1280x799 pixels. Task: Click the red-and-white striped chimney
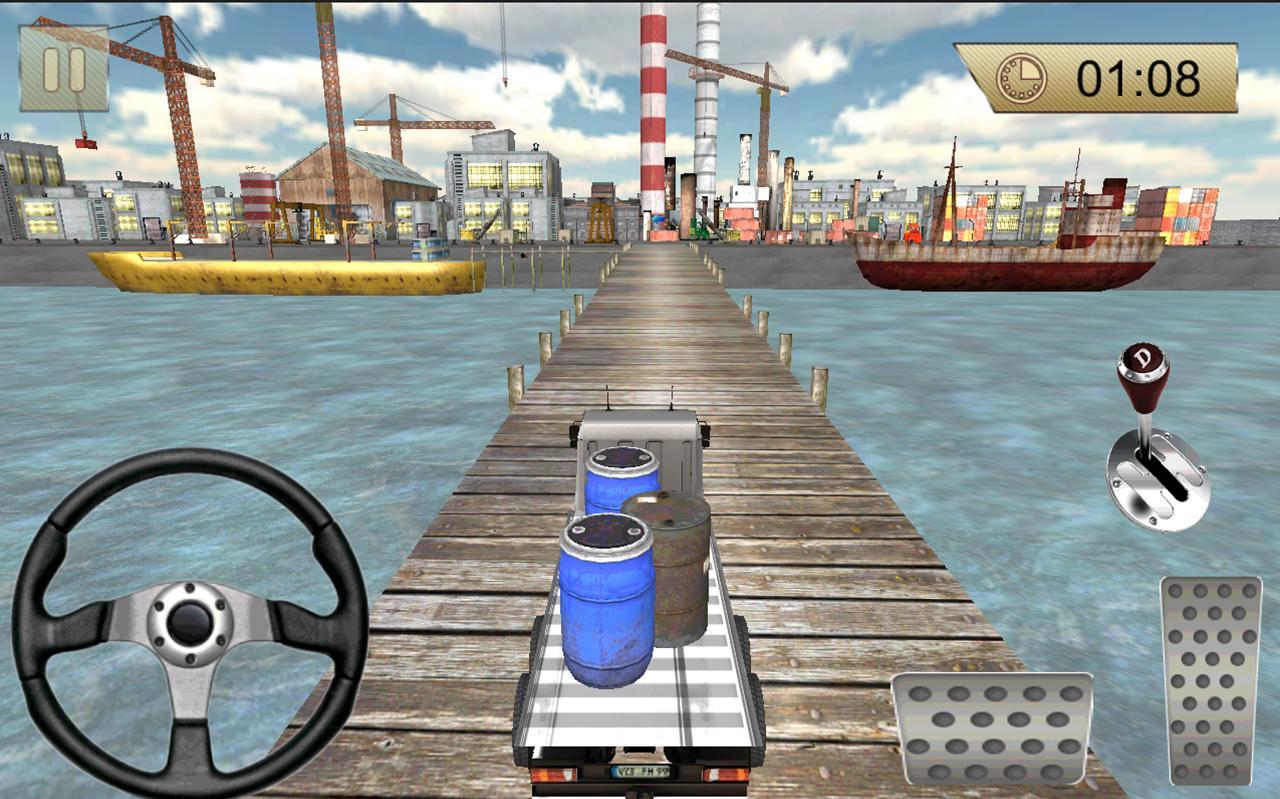655,110
